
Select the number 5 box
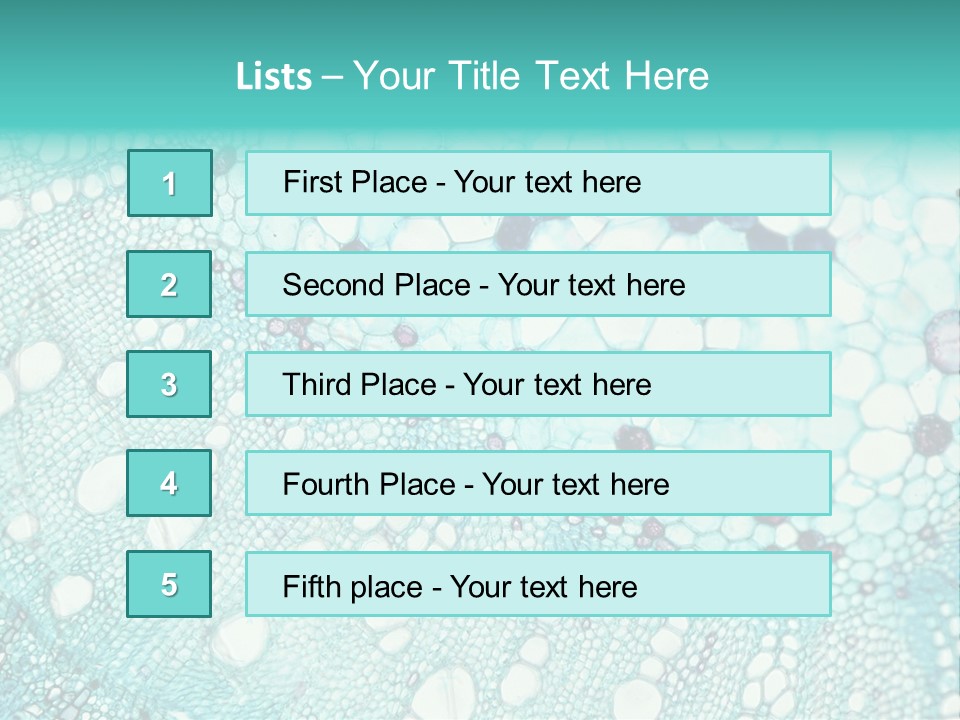pos(169,584)
